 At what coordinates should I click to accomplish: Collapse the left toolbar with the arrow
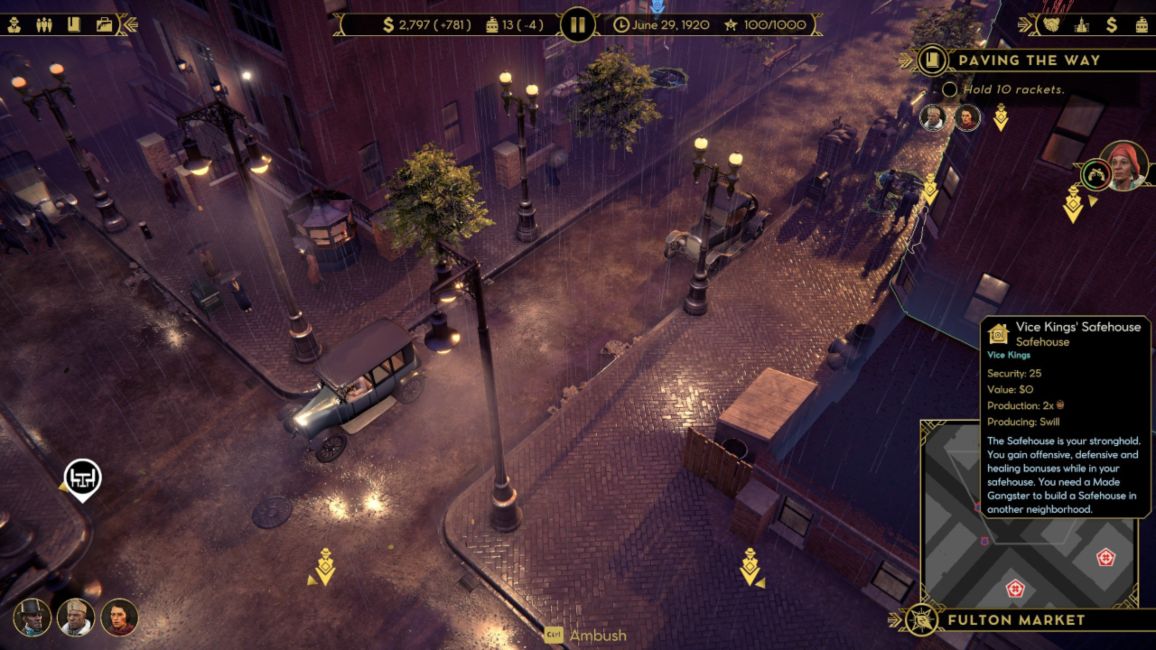point(128,24)
